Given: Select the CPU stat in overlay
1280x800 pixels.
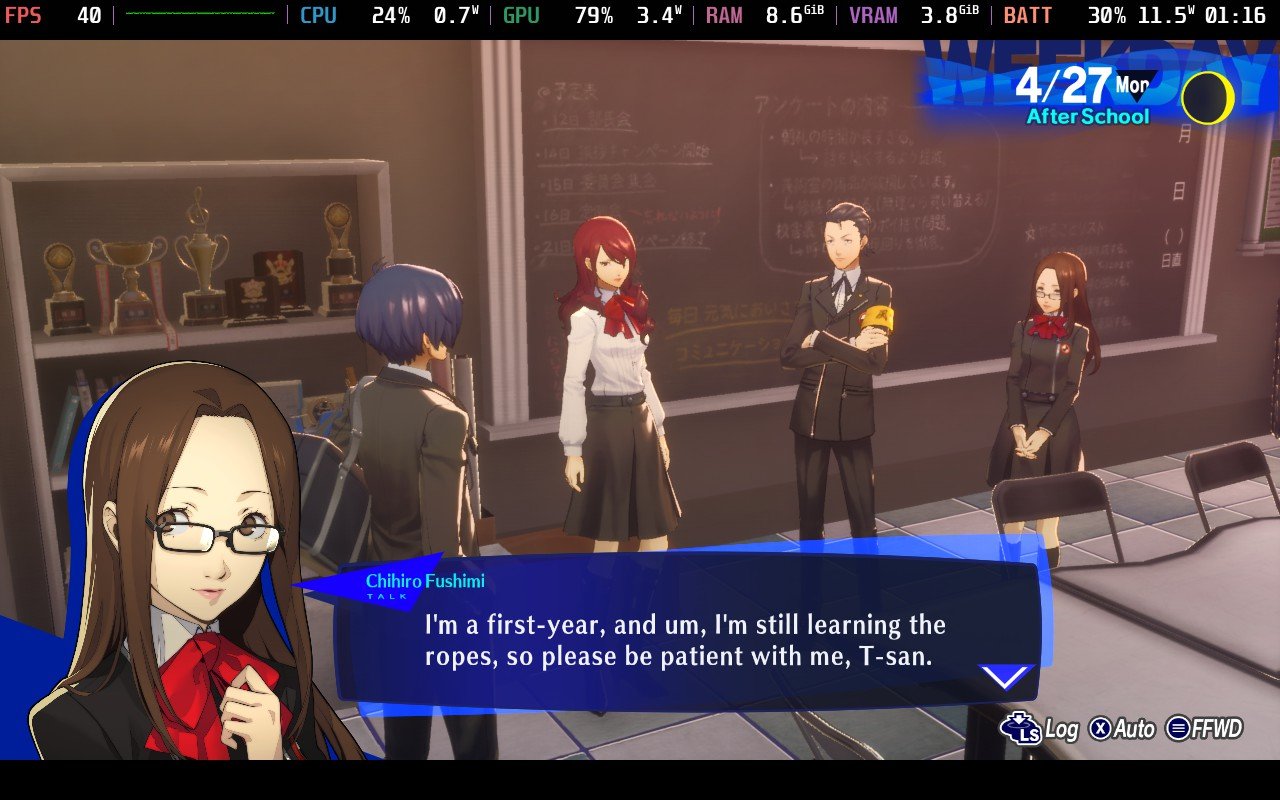Looking at the screenshot, I should 318,15.
